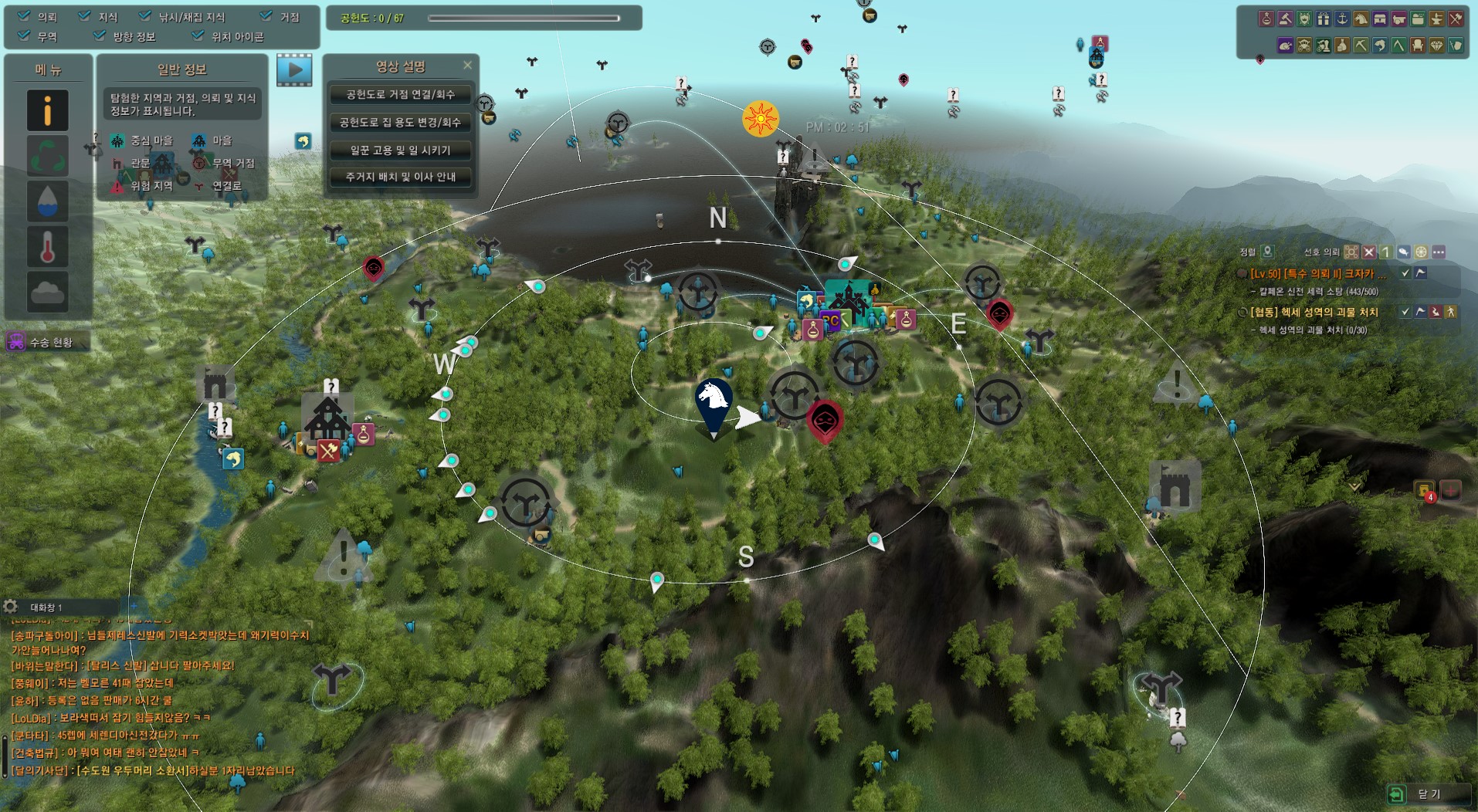The image size is (1478, 812).
Task: Toggle the 무역 trade filter checkbox
Action: pos(24,36)
